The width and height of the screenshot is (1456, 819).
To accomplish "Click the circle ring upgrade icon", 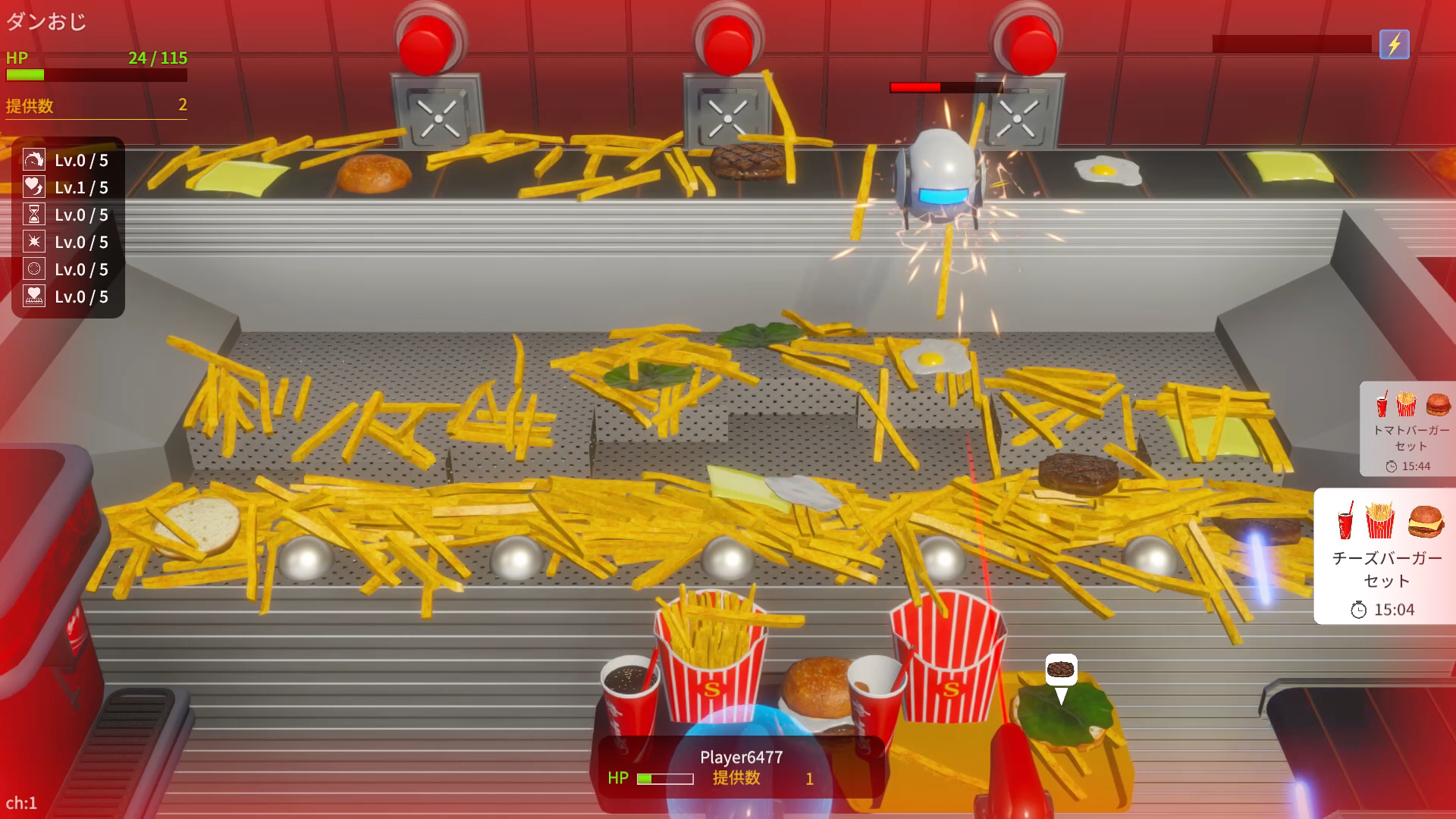I will (x=34, y=269).
